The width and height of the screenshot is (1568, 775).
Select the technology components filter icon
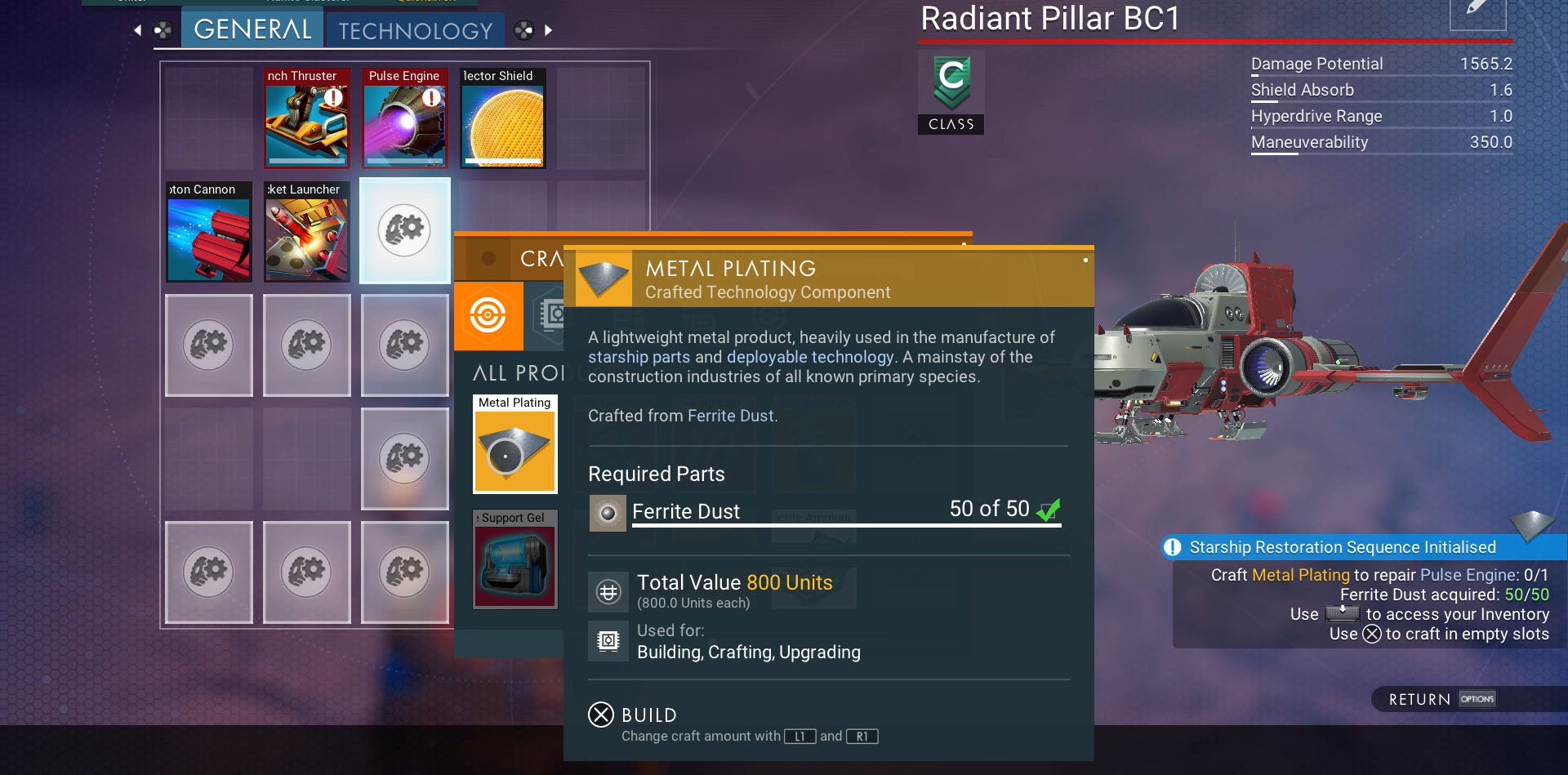click(553, 314)
